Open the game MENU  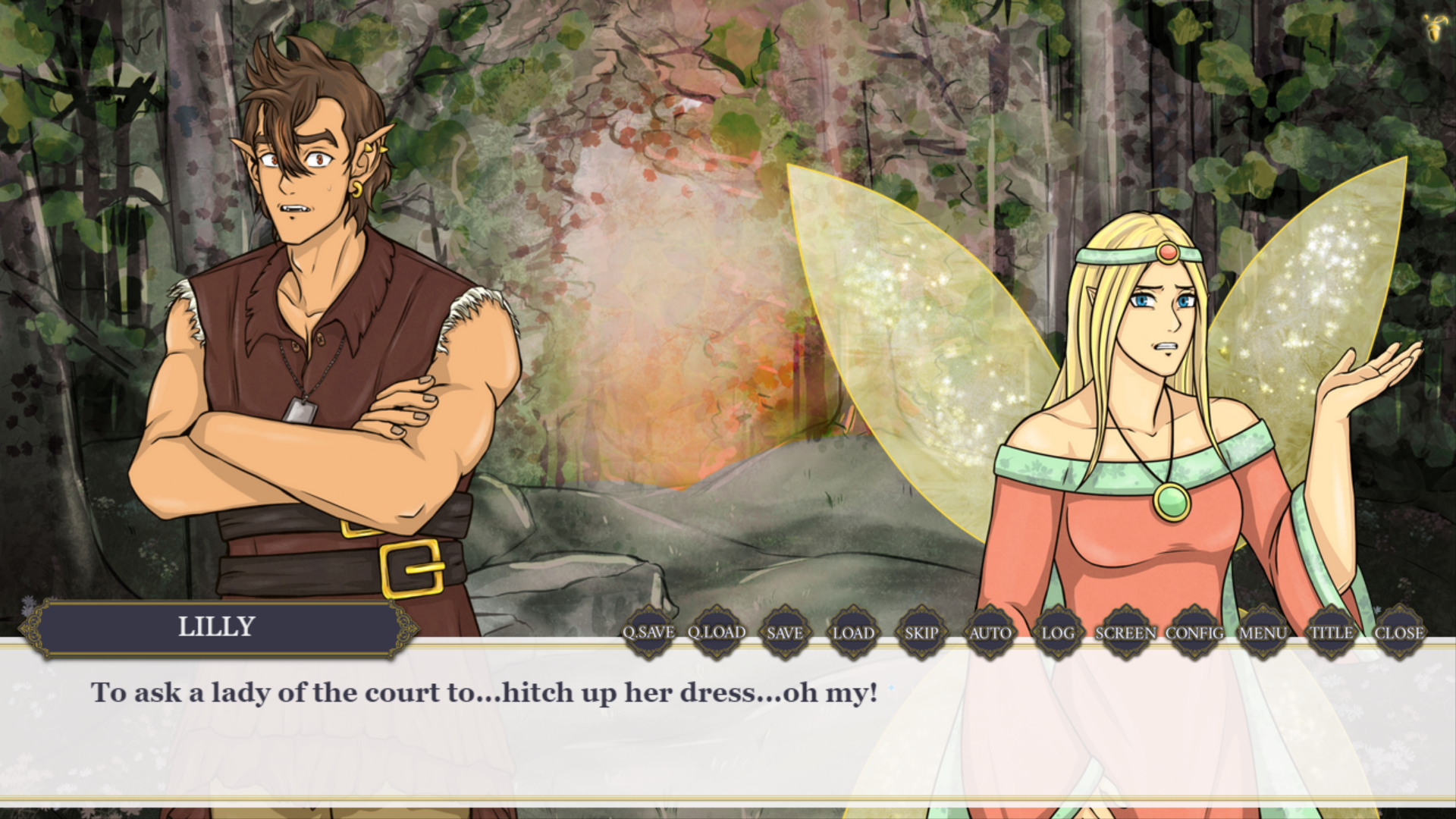1263,632
